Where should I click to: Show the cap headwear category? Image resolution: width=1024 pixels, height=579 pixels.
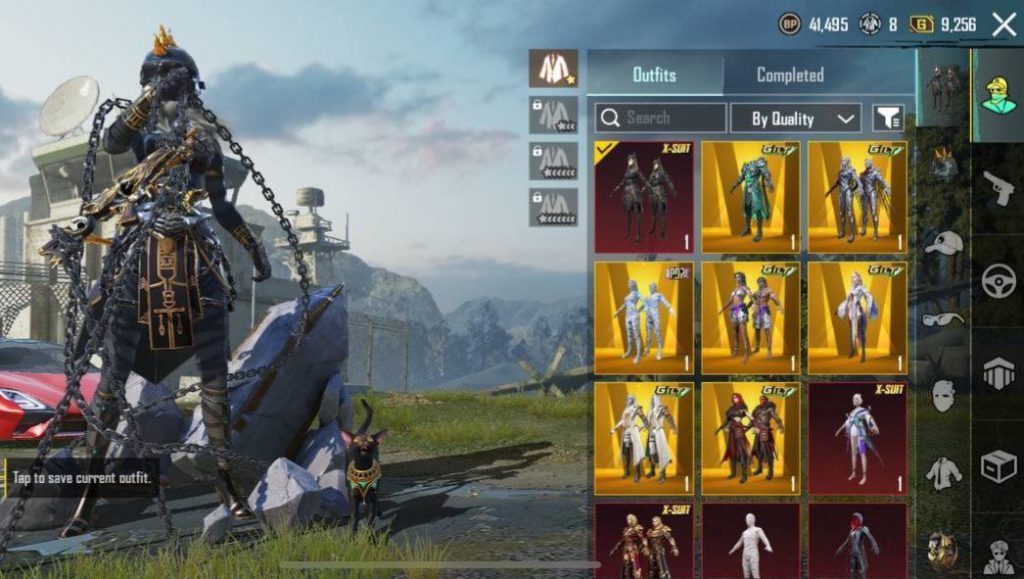pyautogui.click(x=943, y=243)
